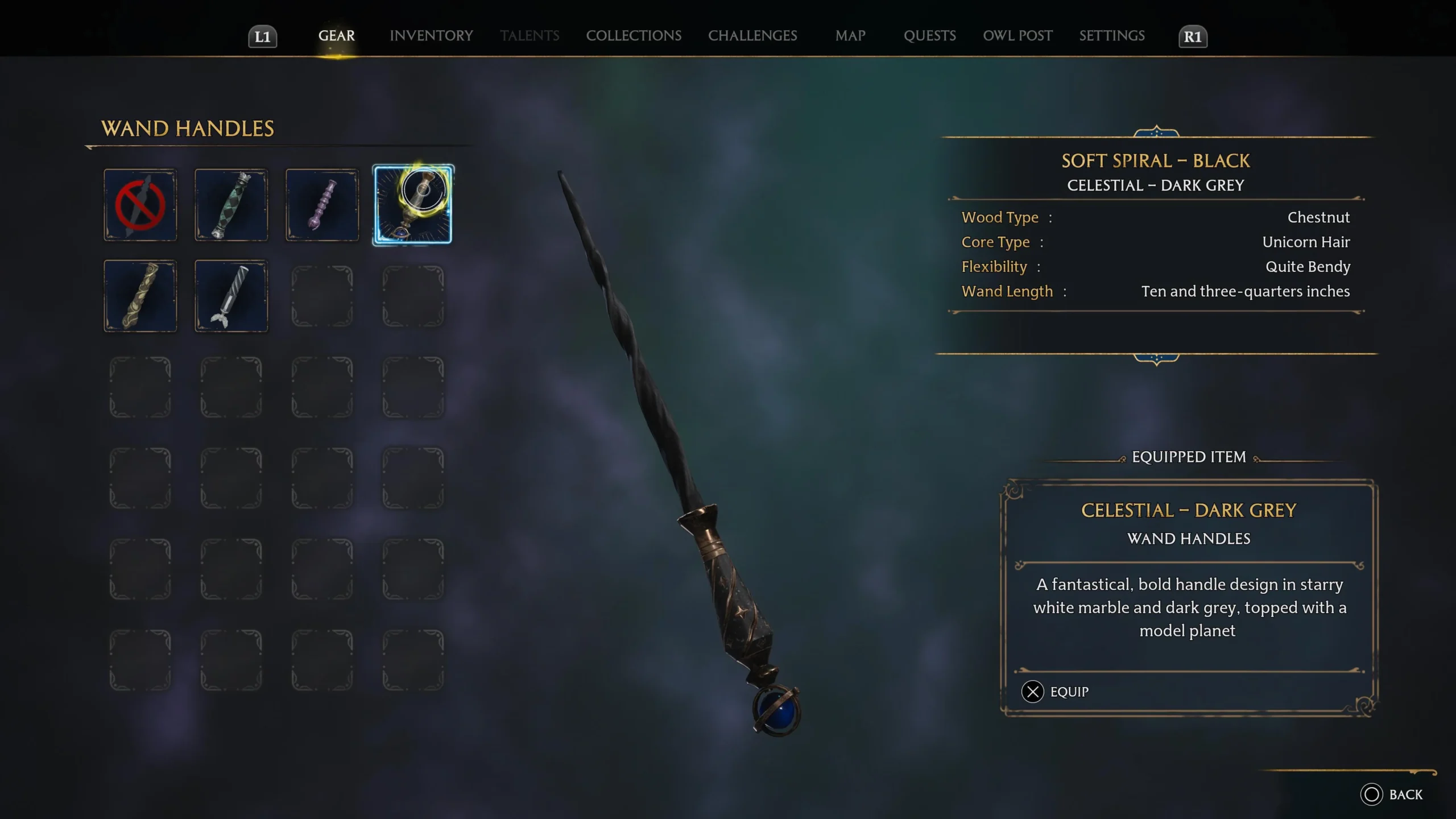This screenshot has height=819, width=1456.
Task: Select the gold leaf-engraved wand handle
Action: (140, 295)
